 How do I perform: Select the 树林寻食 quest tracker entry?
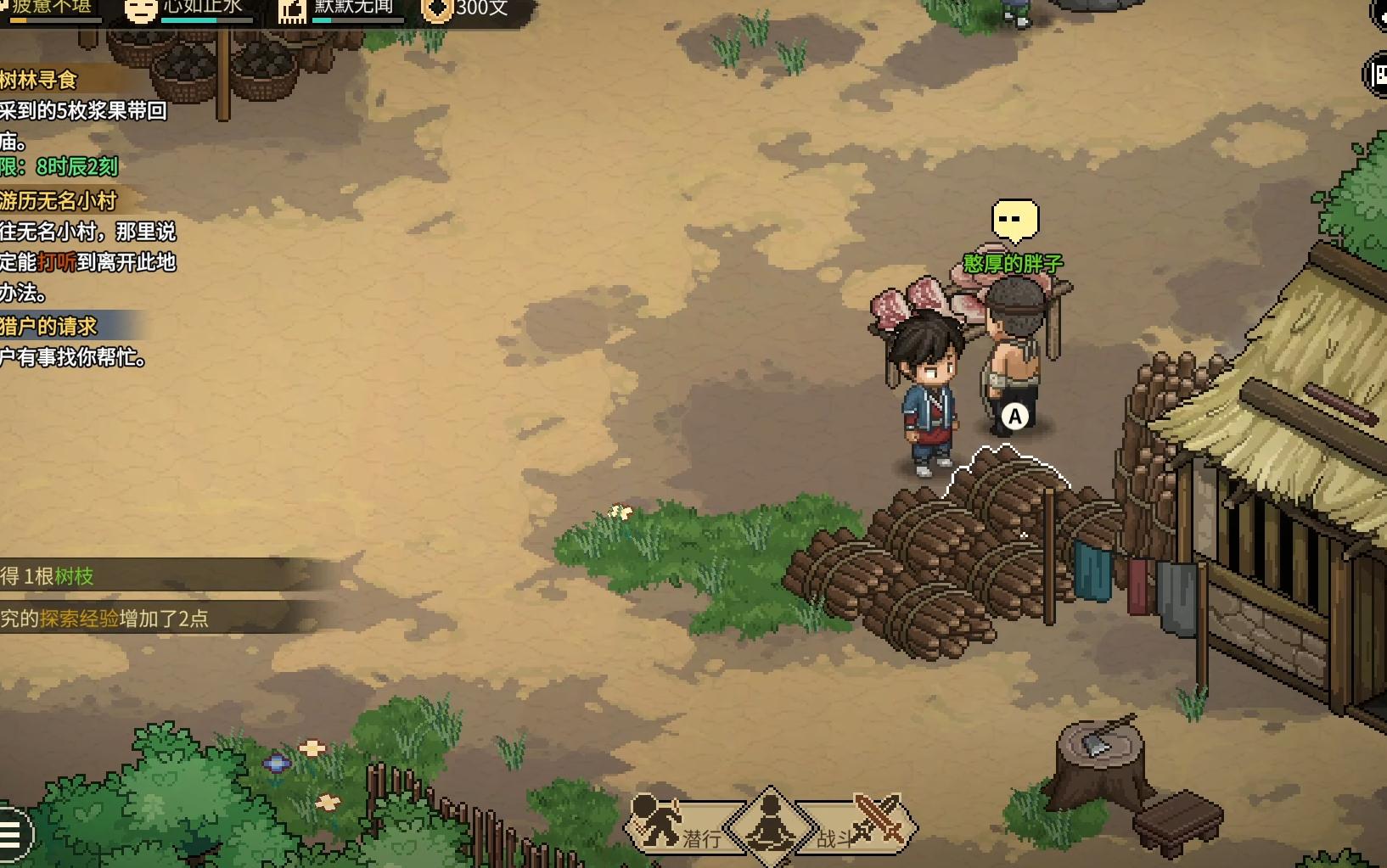point(41,81)
